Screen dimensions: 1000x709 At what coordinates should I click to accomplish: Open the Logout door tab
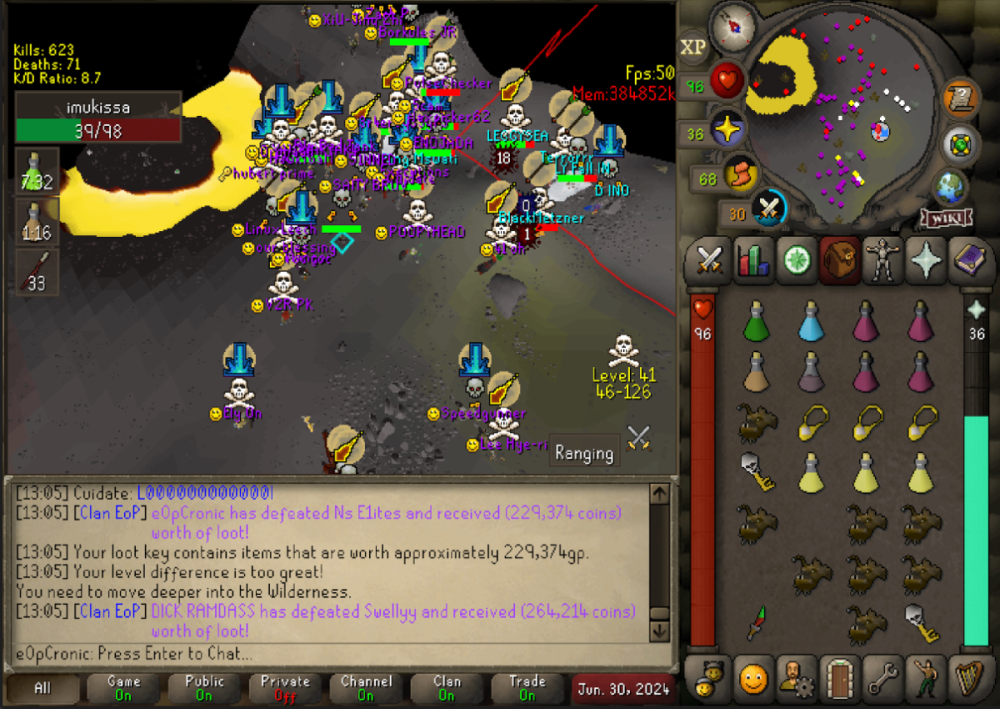(x=838, y=680)
